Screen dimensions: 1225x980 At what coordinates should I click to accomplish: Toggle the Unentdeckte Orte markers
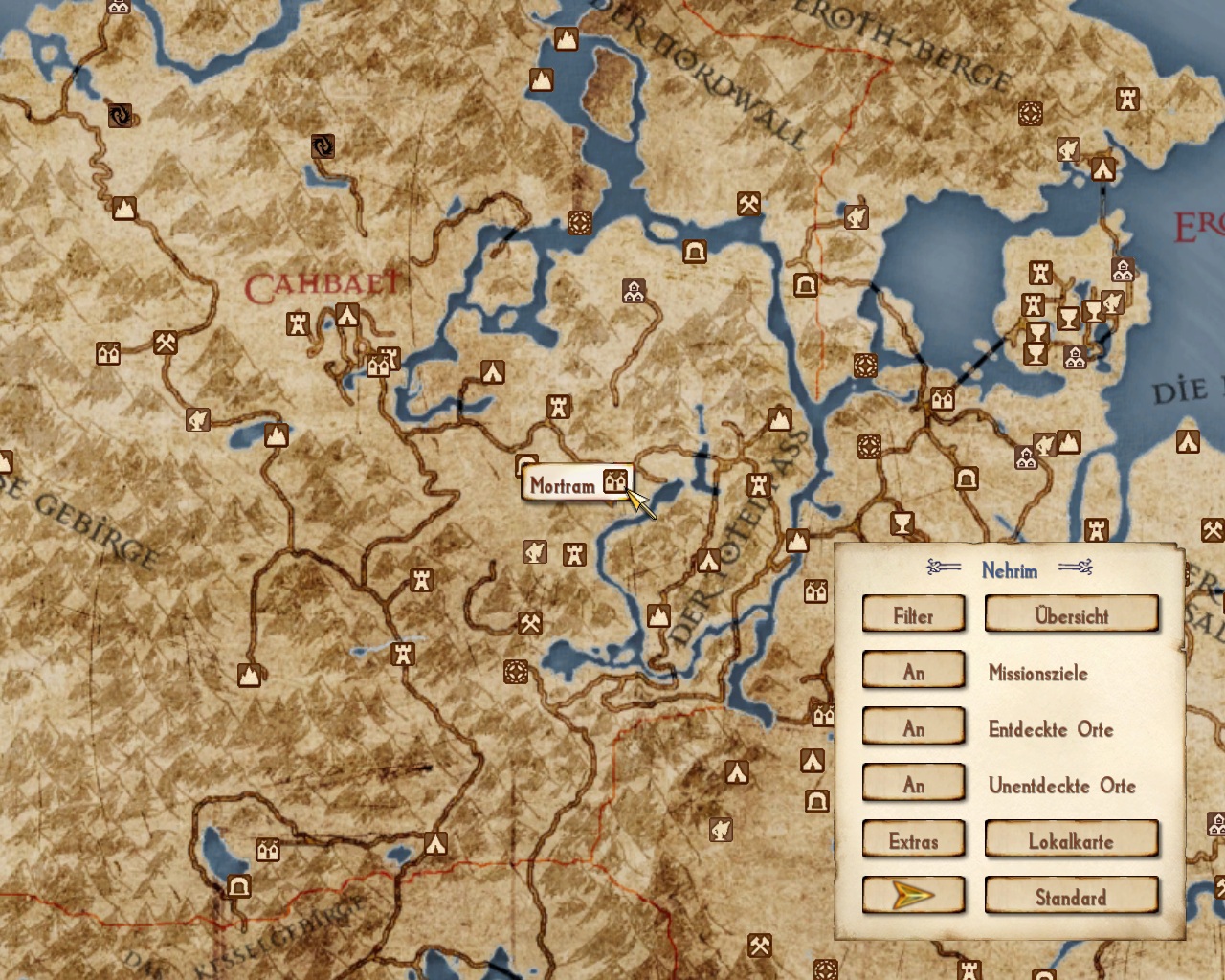[x=913, y=784]
